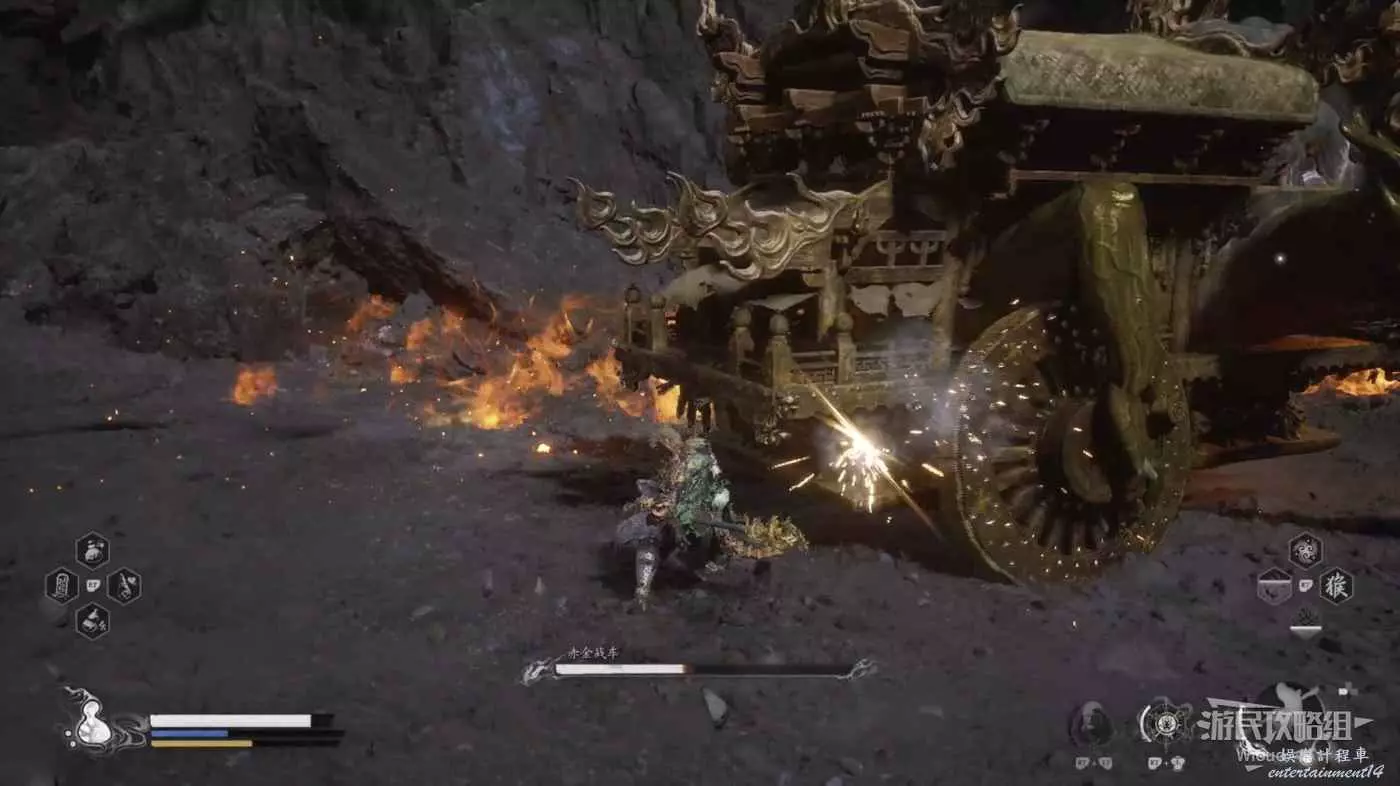
Task: Activate the 猿 transformation spell
Action: [1336, 585]
